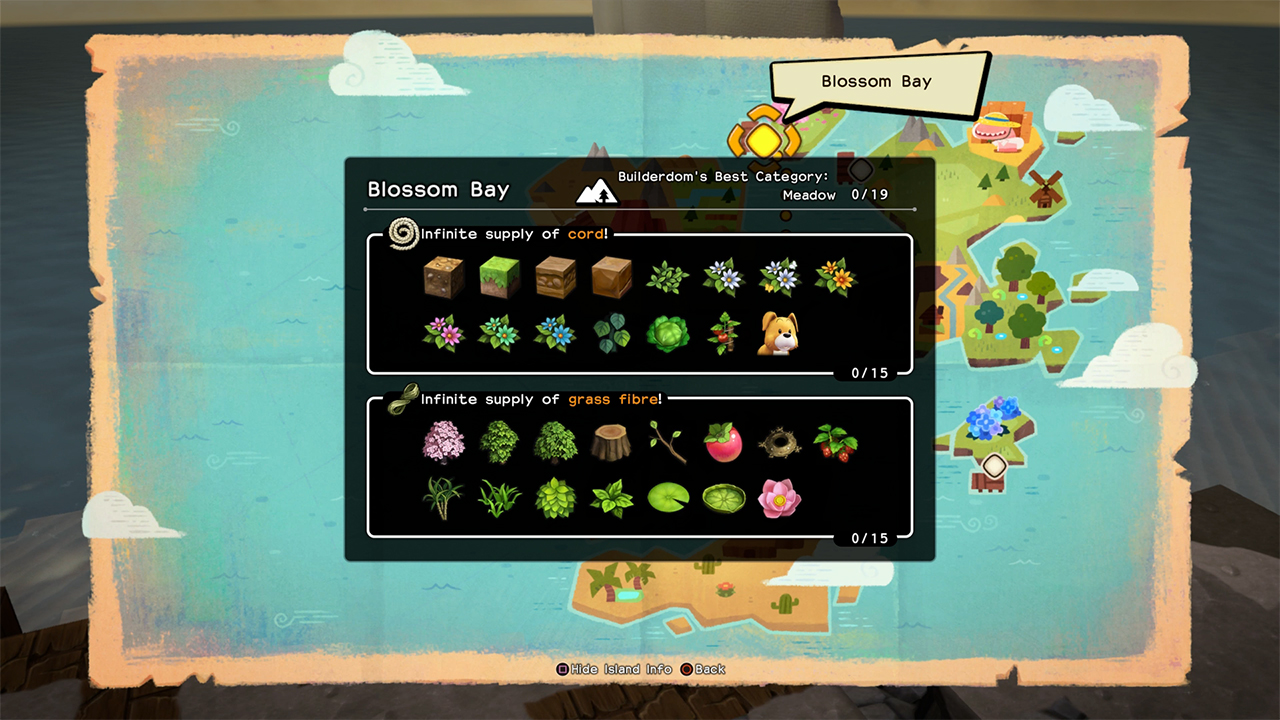The width and height of the screenshot is (1280, 720).
Task: Pick the blue flower cluster icon
Action: pyautogui.click(x=555, y=333)
